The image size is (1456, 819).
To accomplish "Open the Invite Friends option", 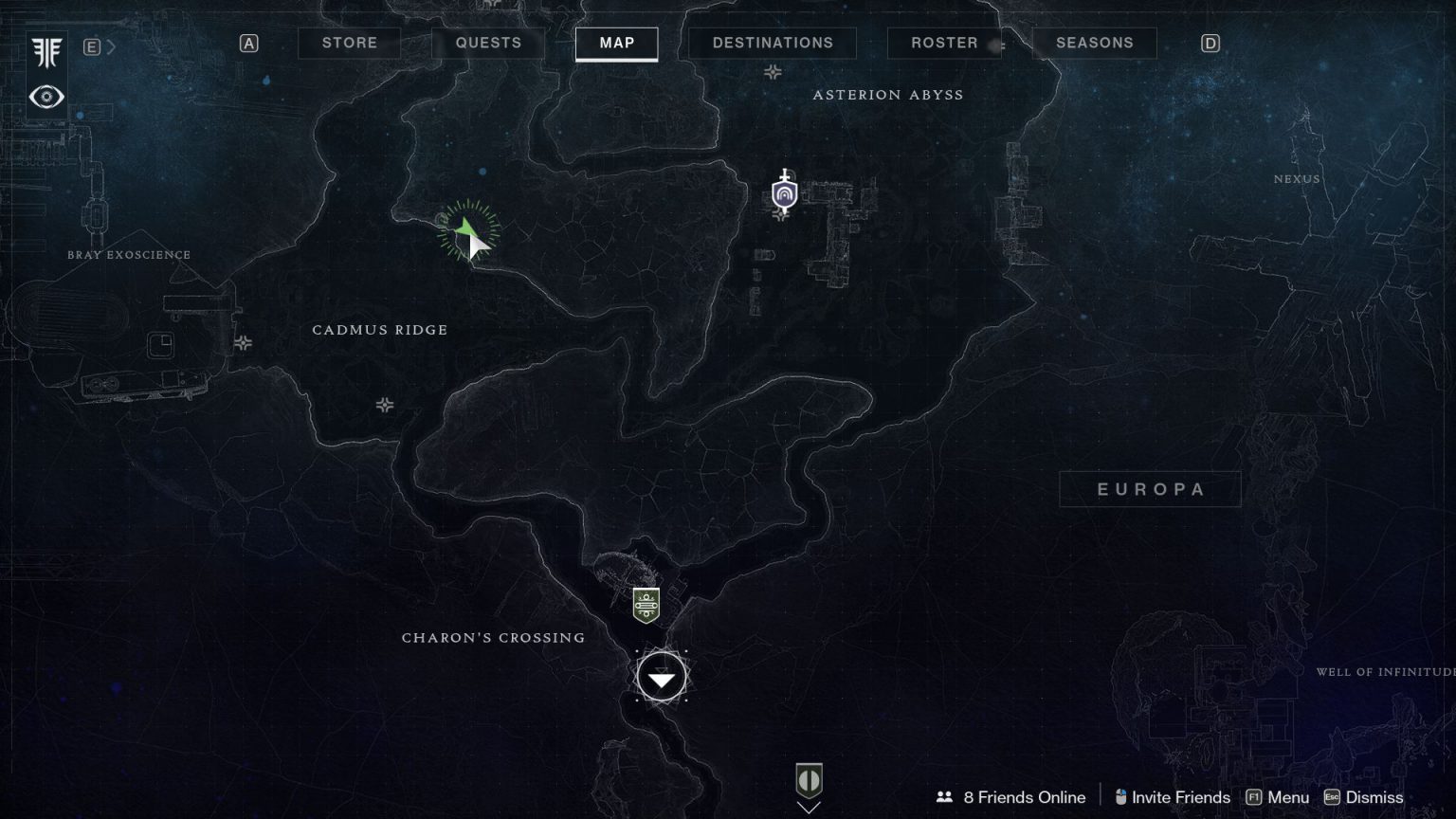I will [1173, 797].
